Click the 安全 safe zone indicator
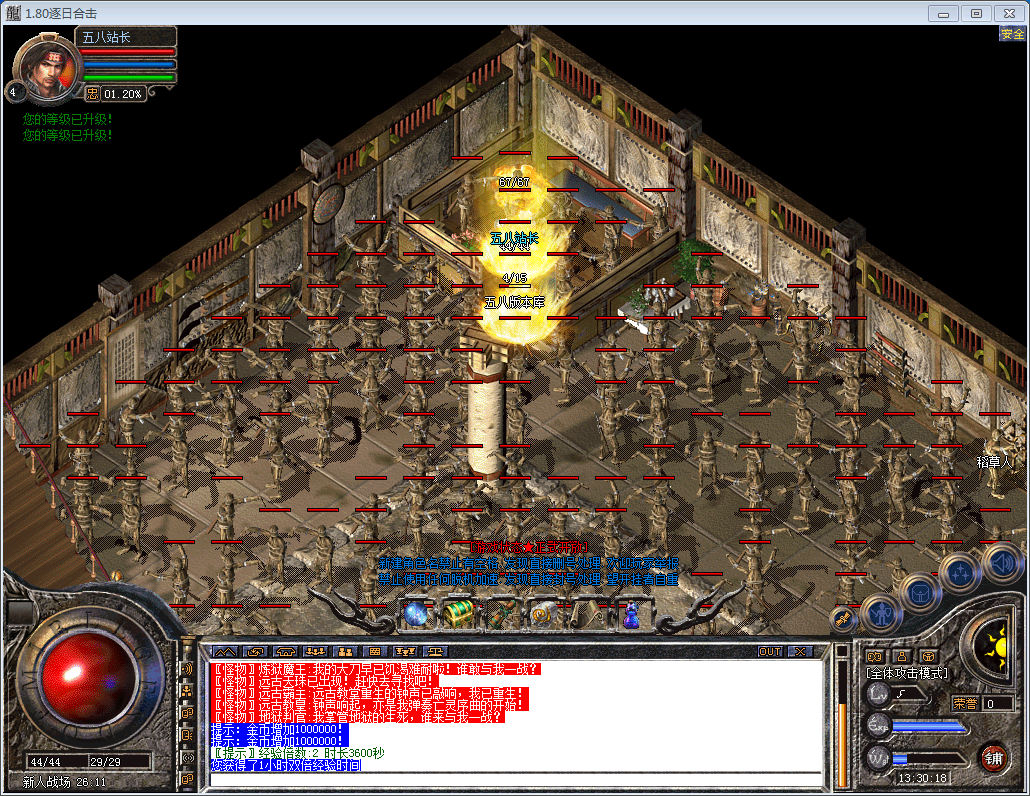Viewport: 1030px width, 796px height. point(1011,34)
